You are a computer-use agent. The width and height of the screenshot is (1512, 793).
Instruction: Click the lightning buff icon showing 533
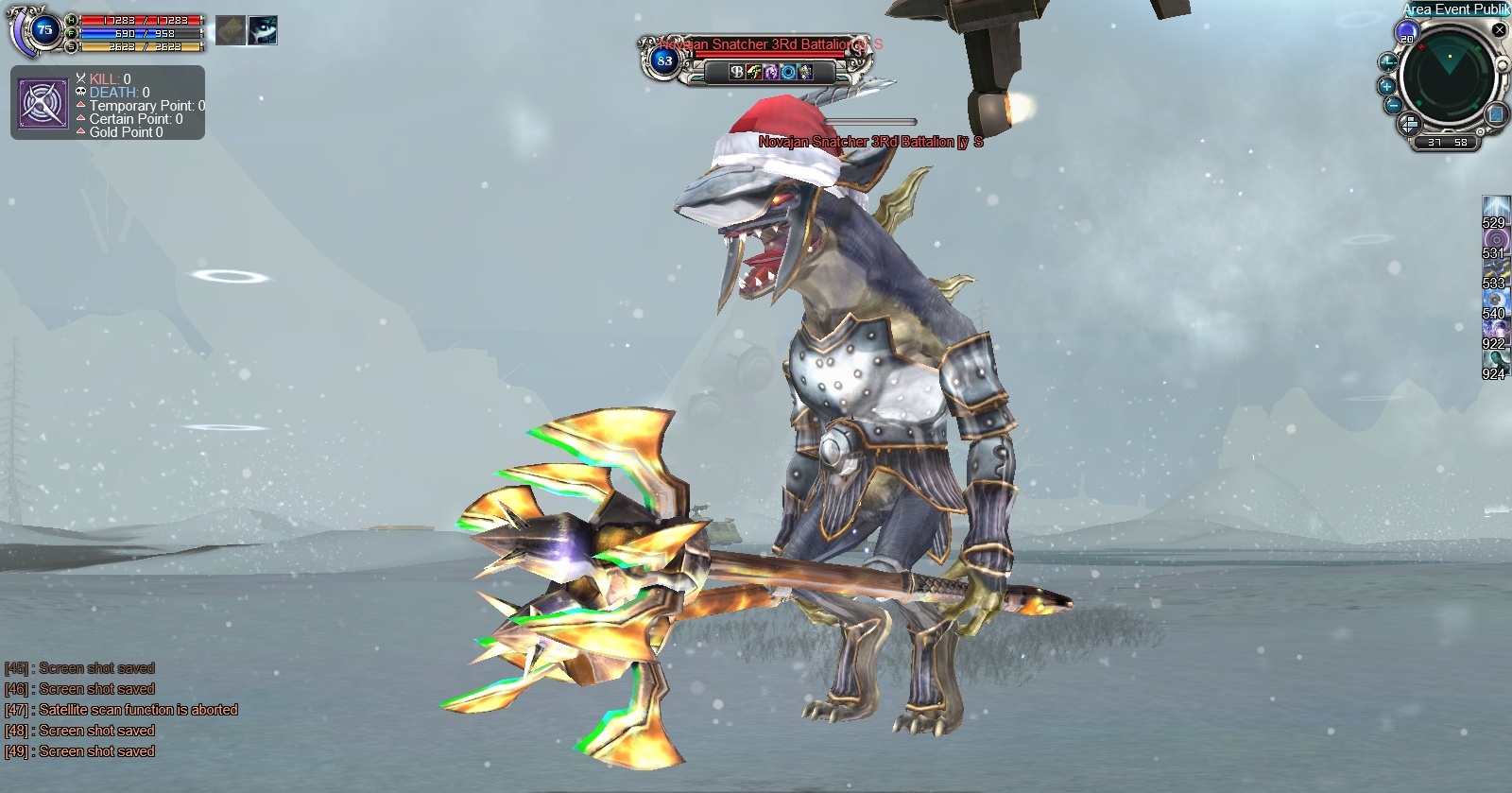click(x=1495, y=269)
